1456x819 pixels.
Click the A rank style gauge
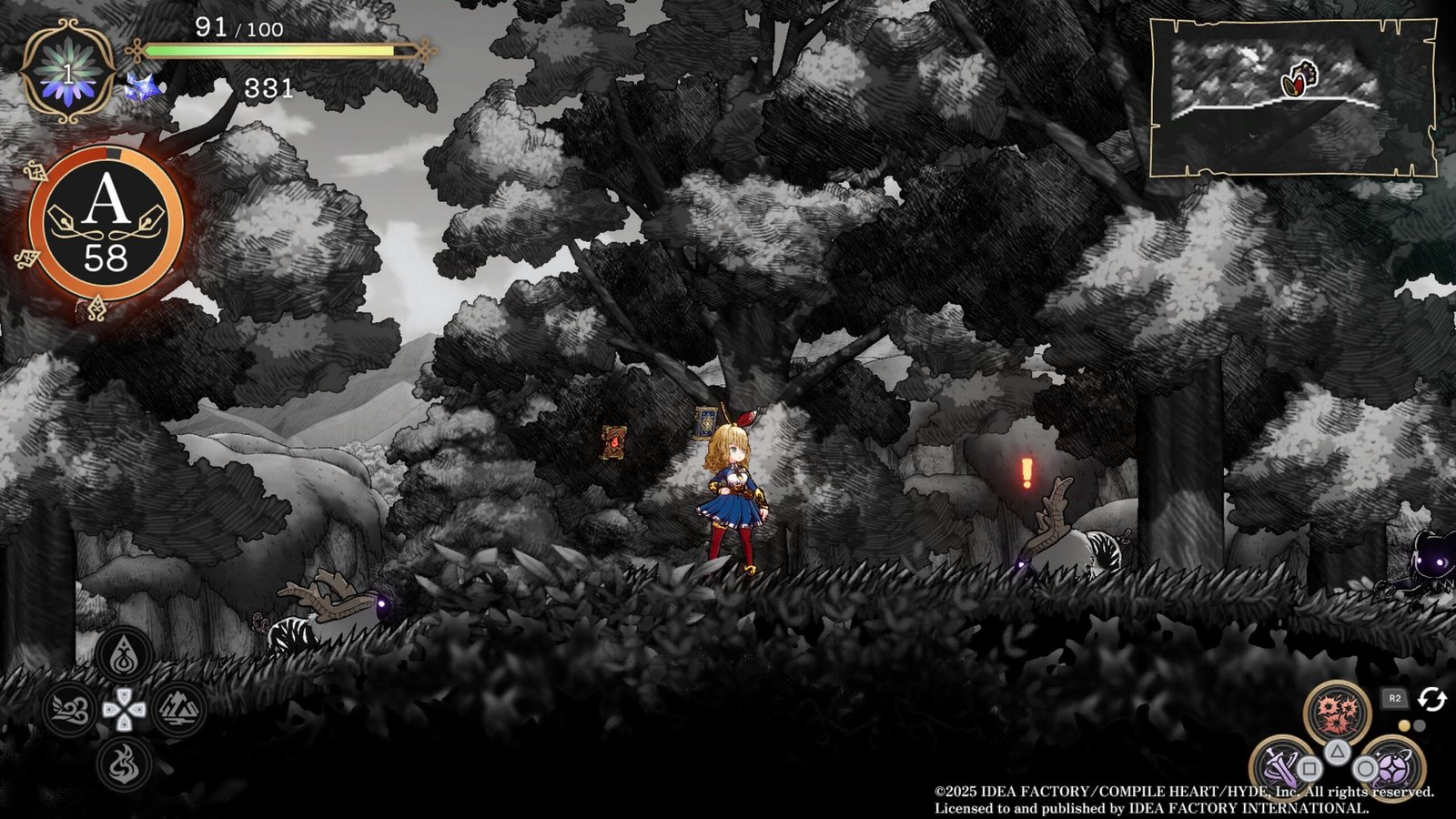coord(106,225)
